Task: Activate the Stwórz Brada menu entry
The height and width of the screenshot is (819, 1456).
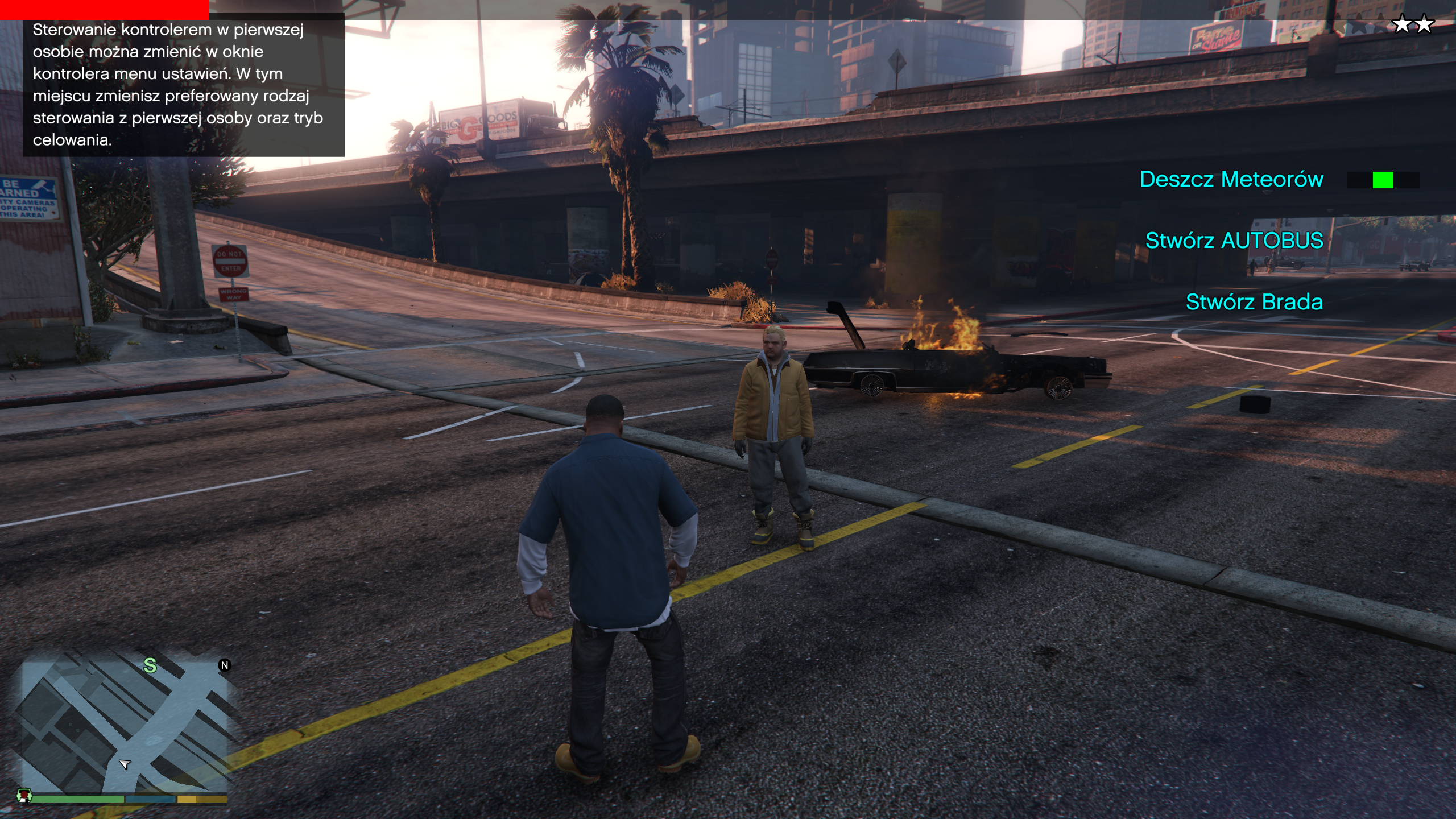Action: [1254, 302]
